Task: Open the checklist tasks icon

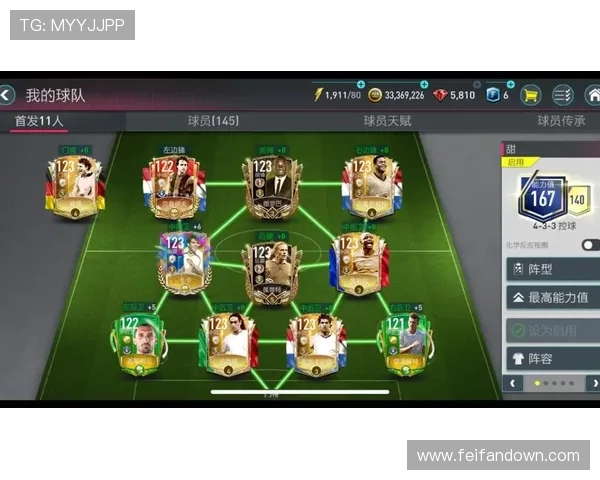Action: tap(562, 96)
